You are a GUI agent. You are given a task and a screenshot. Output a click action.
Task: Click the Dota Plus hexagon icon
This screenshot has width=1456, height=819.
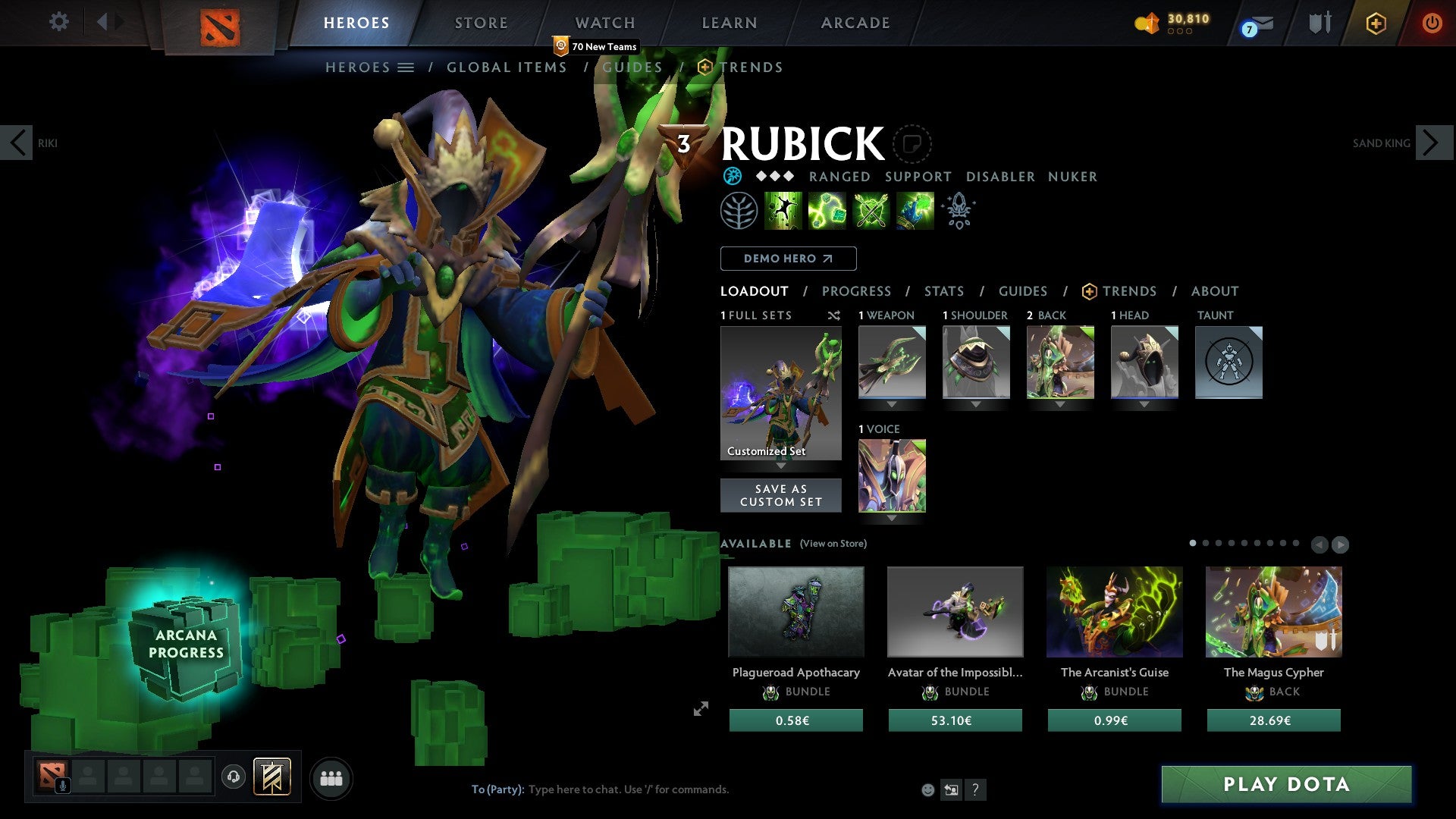coord(1377,23)
